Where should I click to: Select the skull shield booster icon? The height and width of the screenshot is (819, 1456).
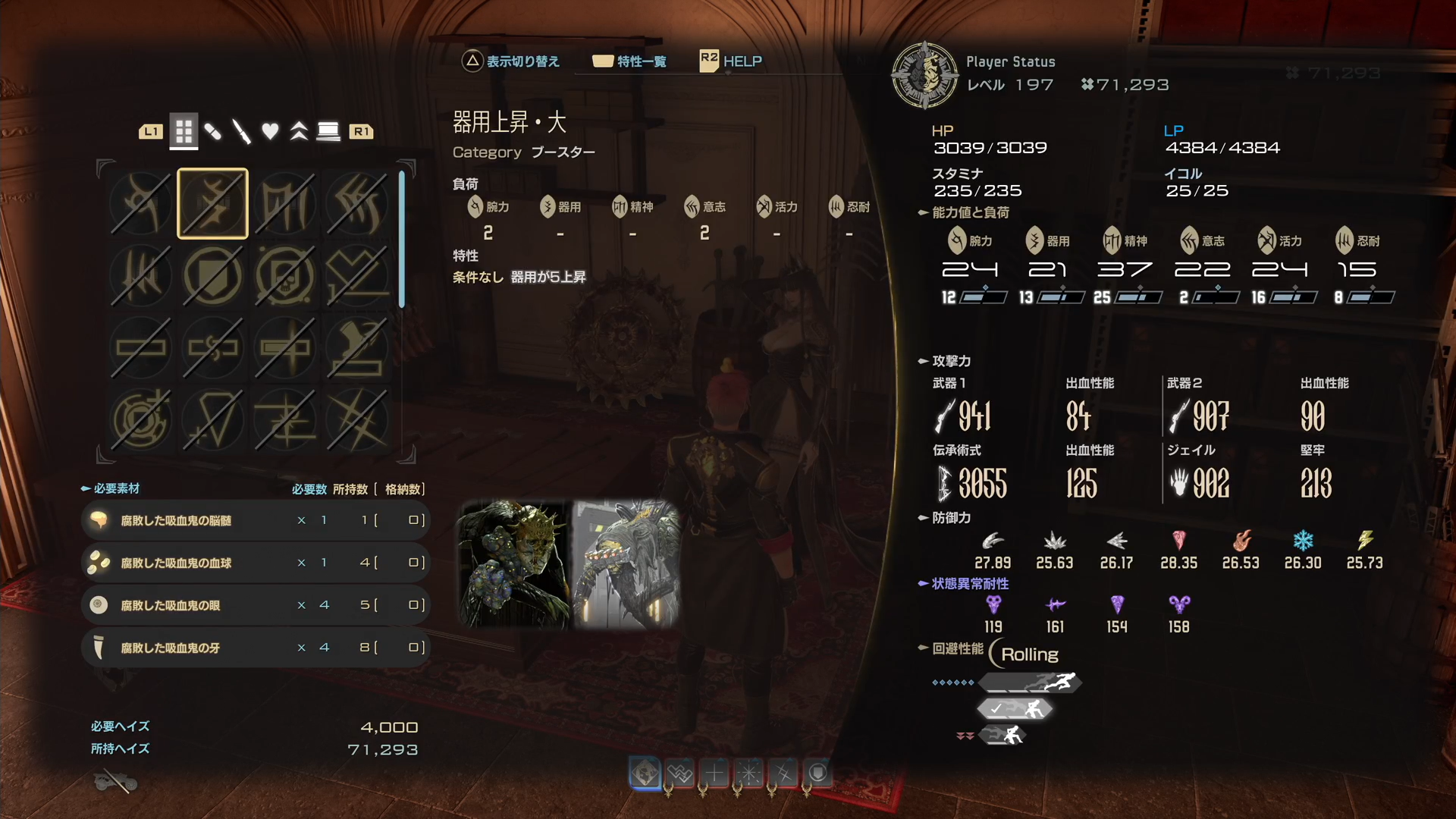(x=284, y=276)
